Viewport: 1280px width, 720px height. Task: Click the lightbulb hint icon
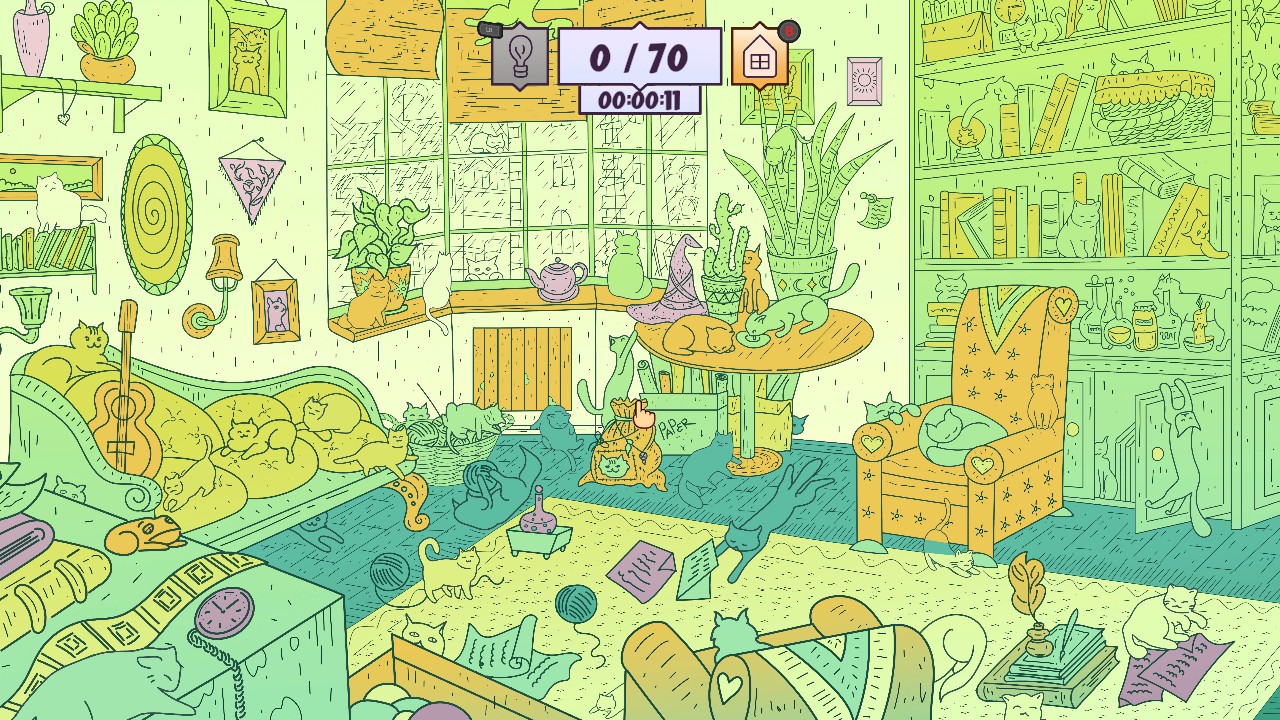519,55
